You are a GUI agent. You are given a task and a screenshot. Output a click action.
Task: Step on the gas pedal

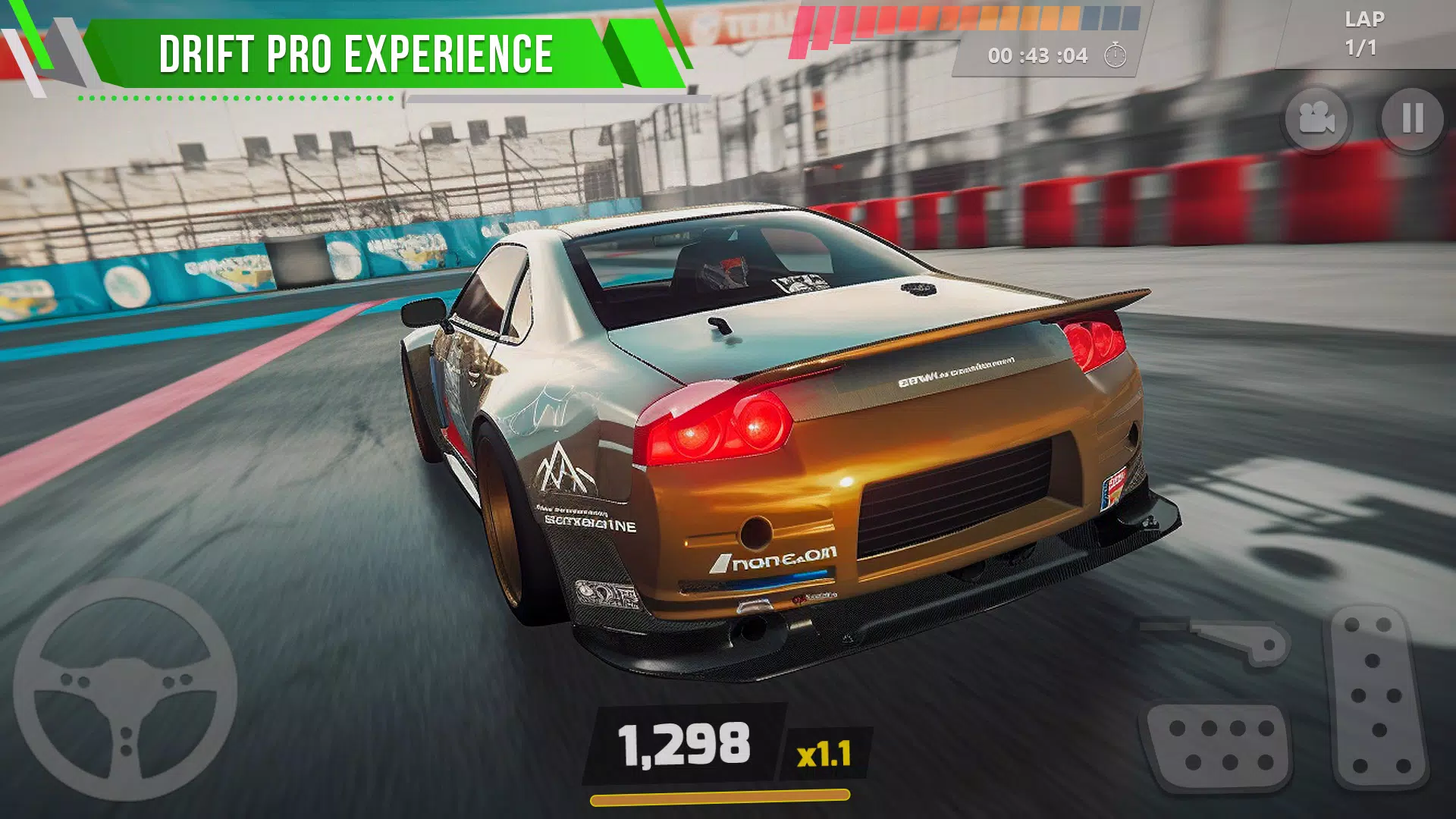[1376, 696]
